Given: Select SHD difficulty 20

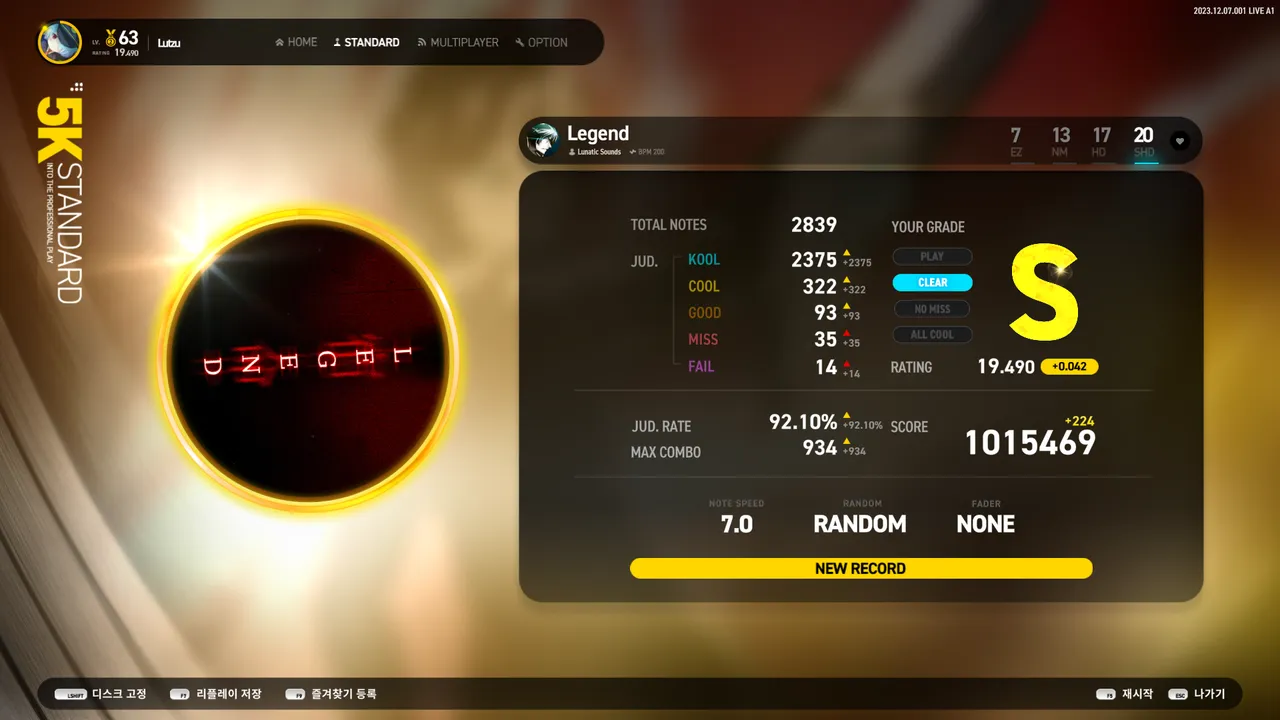Looking at the screenshot, I should tap(1144, 141).
